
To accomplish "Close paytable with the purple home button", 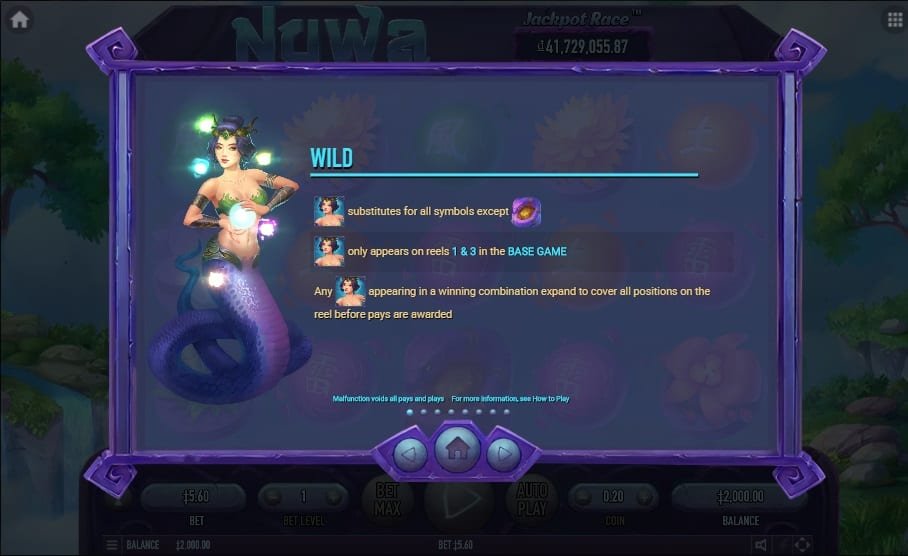I will pos(457,449).
